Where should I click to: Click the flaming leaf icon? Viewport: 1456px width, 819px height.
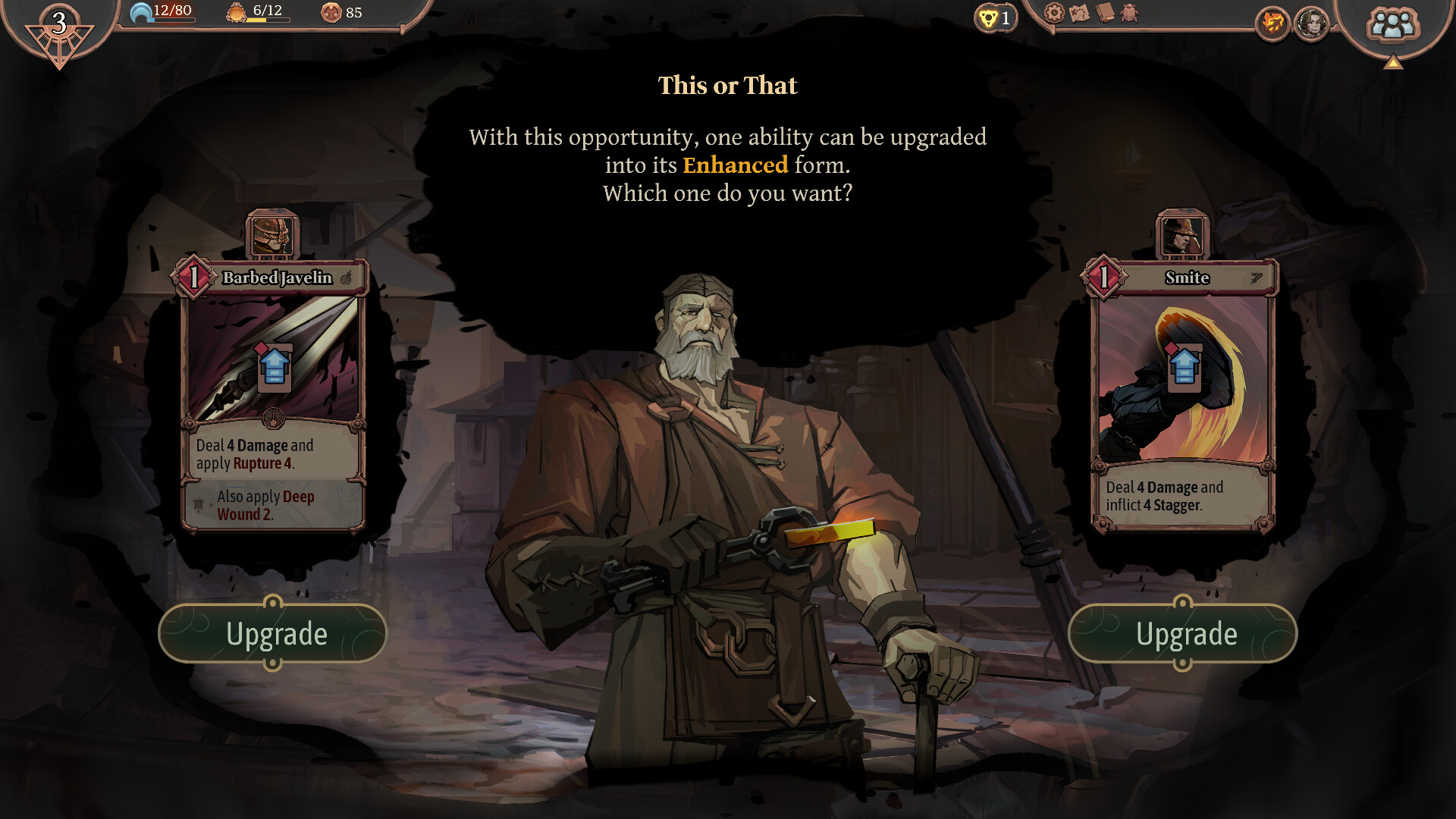pos(1272,24)
